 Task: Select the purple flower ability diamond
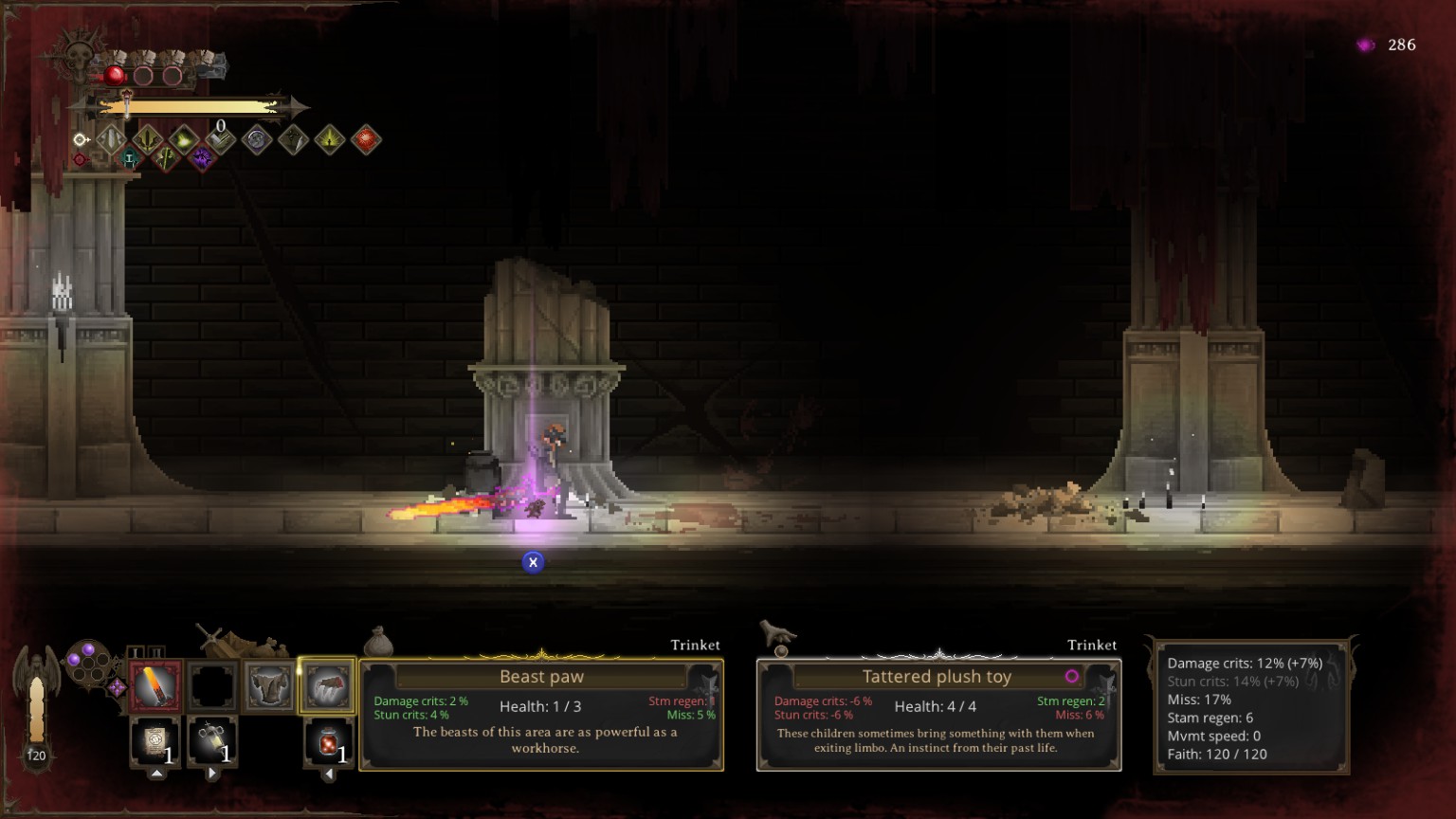pos(202,158)
